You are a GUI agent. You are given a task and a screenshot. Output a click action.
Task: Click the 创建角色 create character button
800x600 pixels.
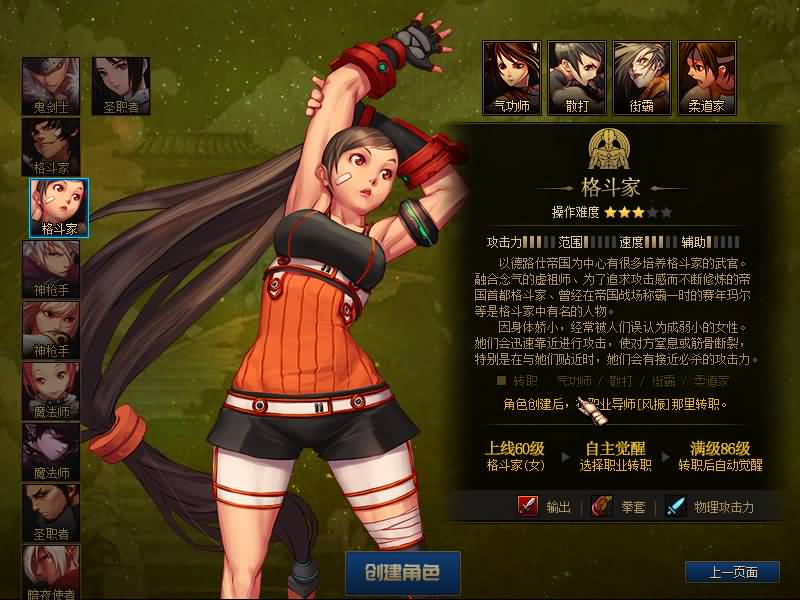click(x=402, y=573)
